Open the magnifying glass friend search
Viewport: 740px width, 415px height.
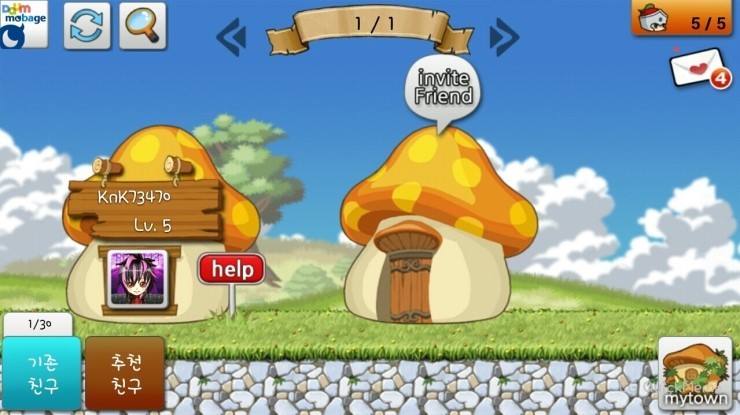[142, 25]
